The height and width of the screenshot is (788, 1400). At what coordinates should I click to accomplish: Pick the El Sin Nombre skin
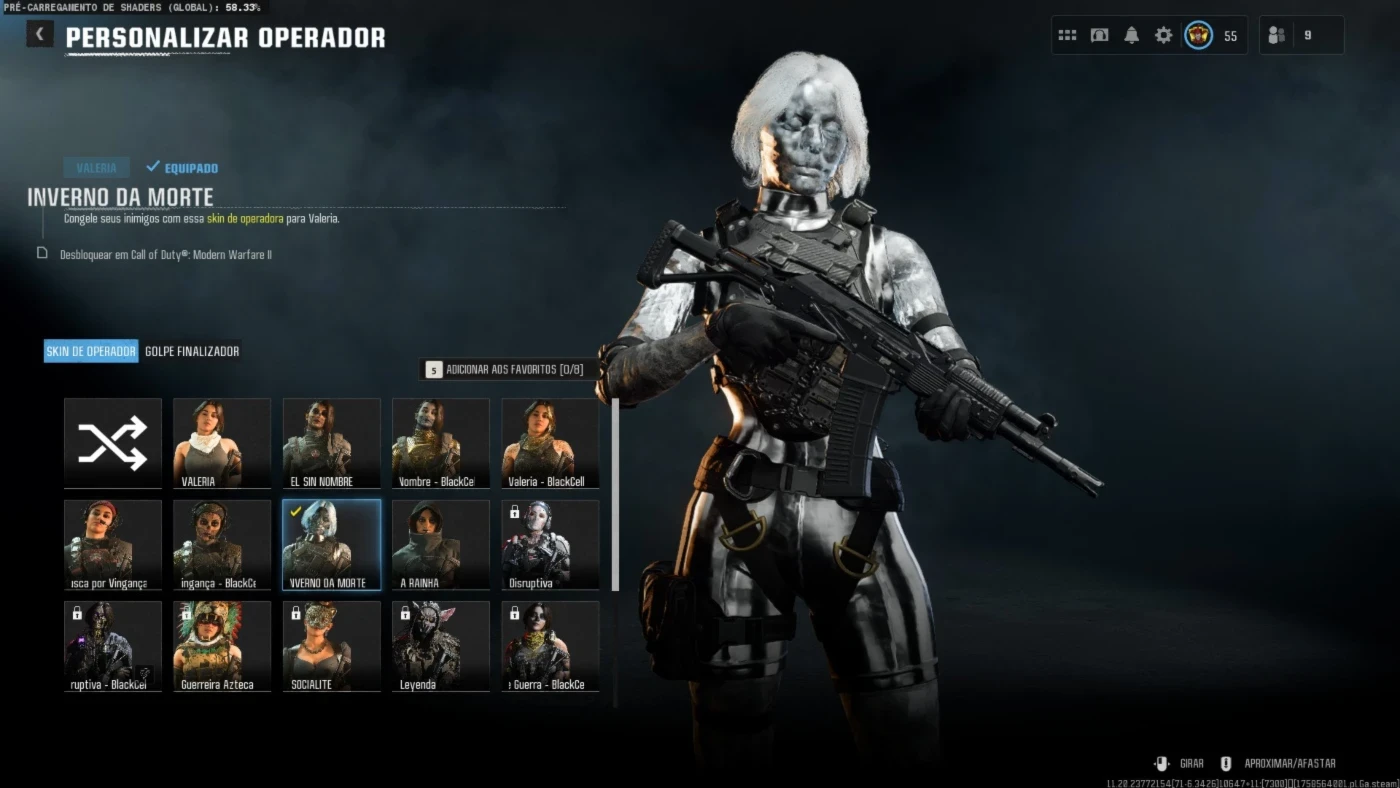tap(331, 443)
